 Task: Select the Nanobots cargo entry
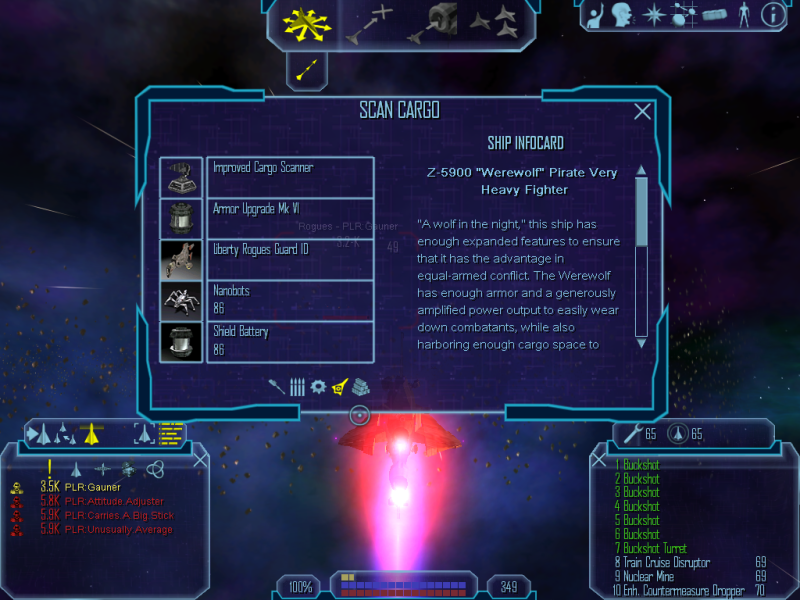point(290,300)
